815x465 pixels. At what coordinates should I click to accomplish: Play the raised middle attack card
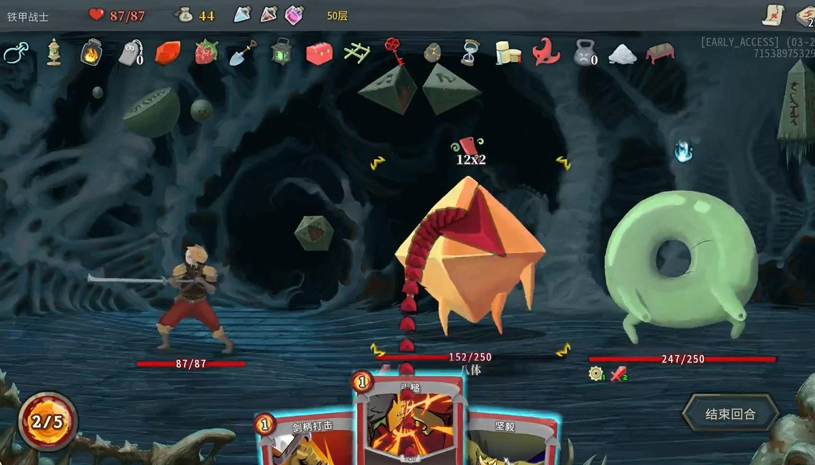click(407, 420)
